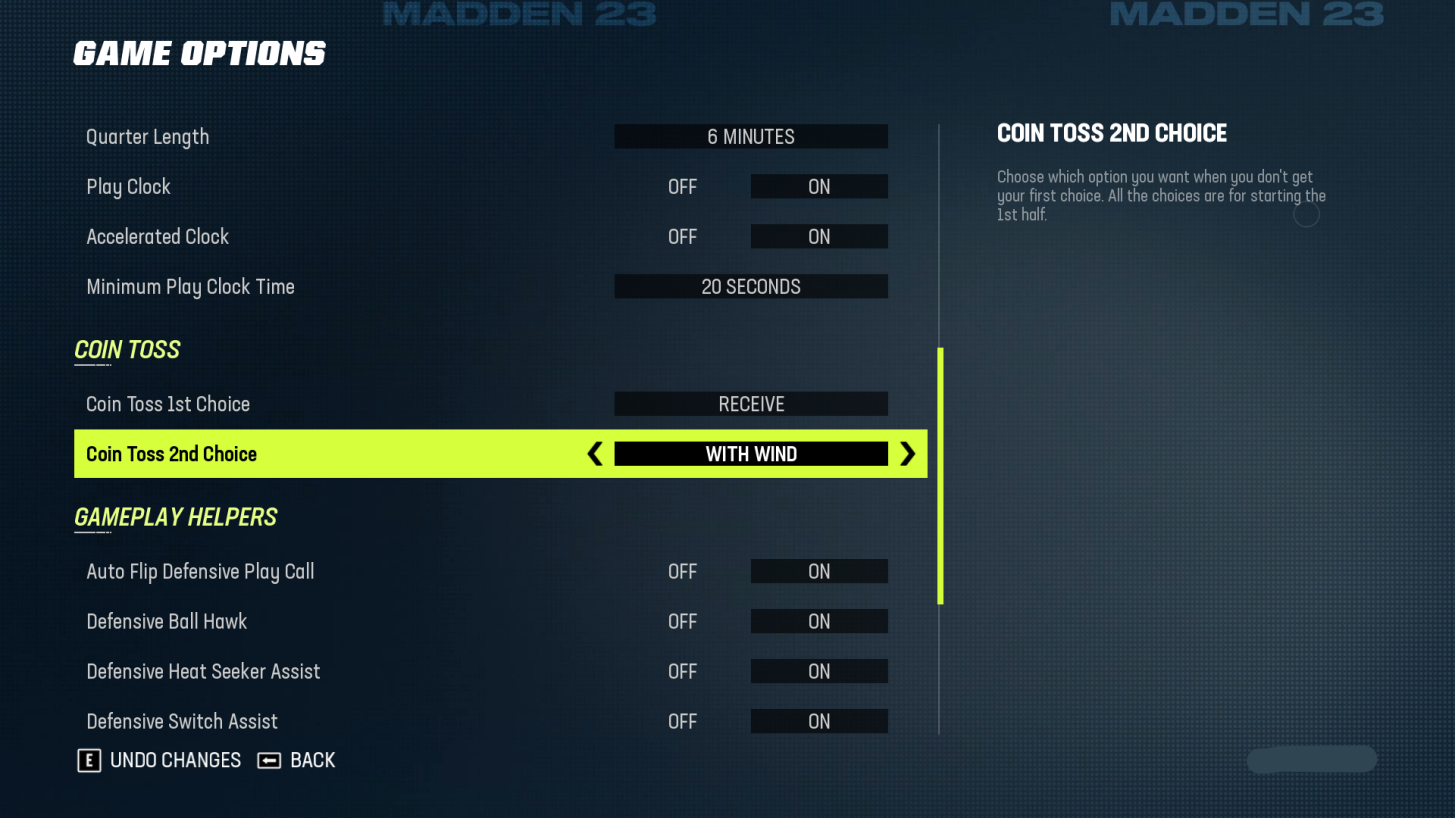The image size is (1455, 818).
Task: Click the Gameplay Helpers section header
Action: pos(176,517)
